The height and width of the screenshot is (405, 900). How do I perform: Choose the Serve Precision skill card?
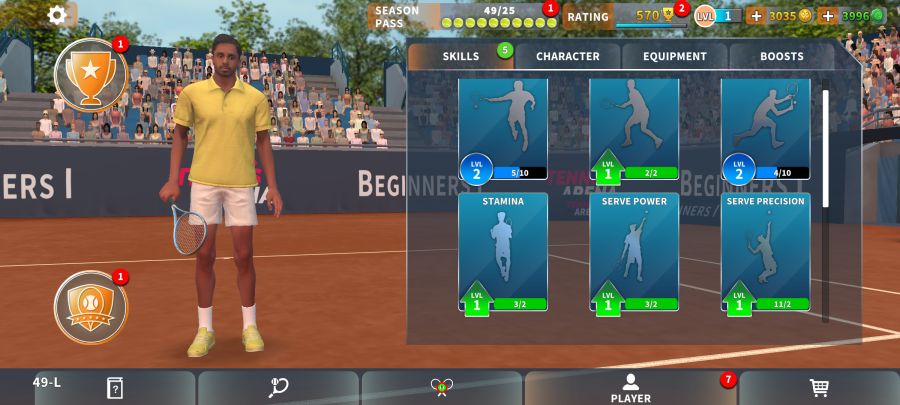(765, 252)
